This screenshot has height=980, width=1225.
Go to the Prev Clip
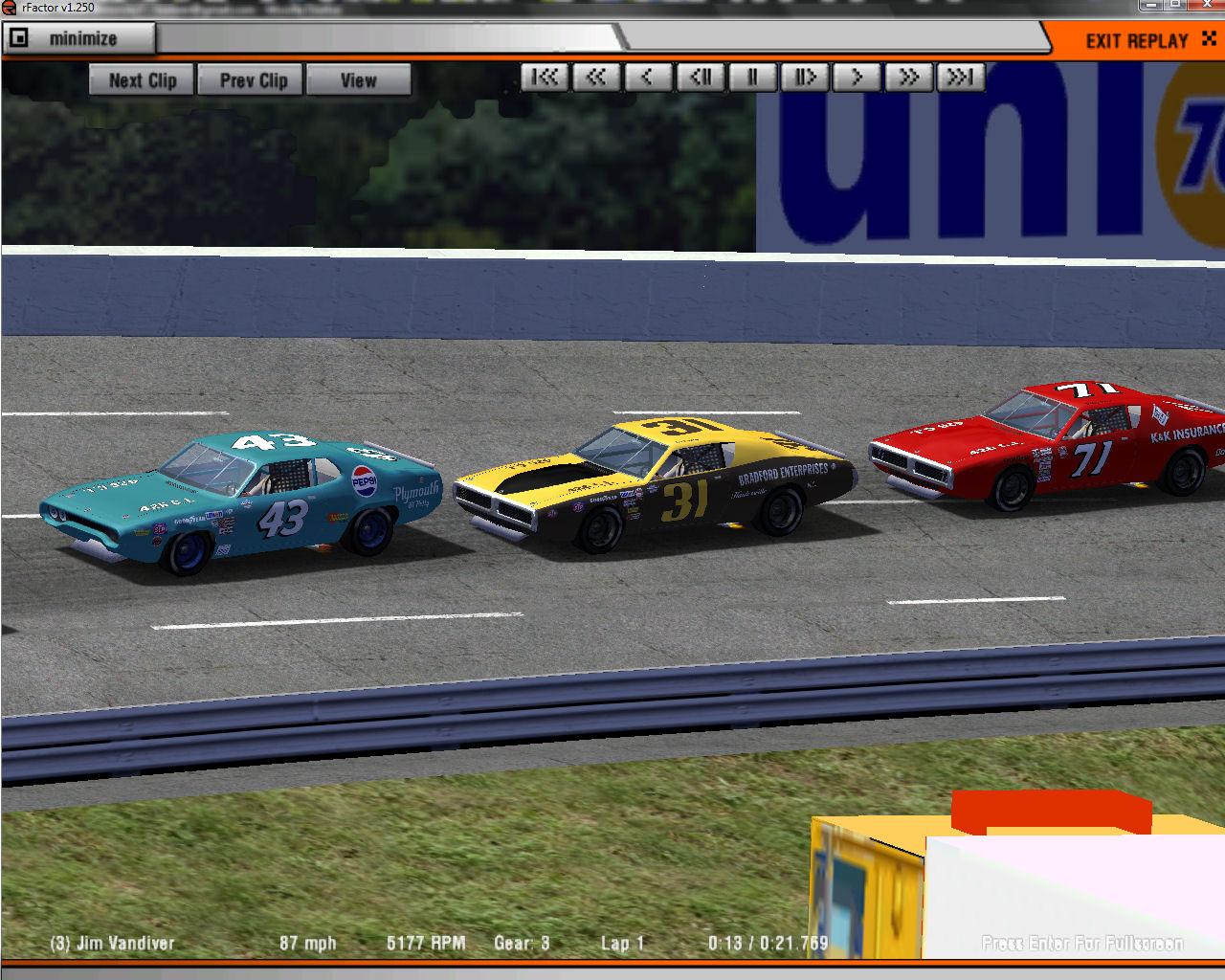coord(253,80)
